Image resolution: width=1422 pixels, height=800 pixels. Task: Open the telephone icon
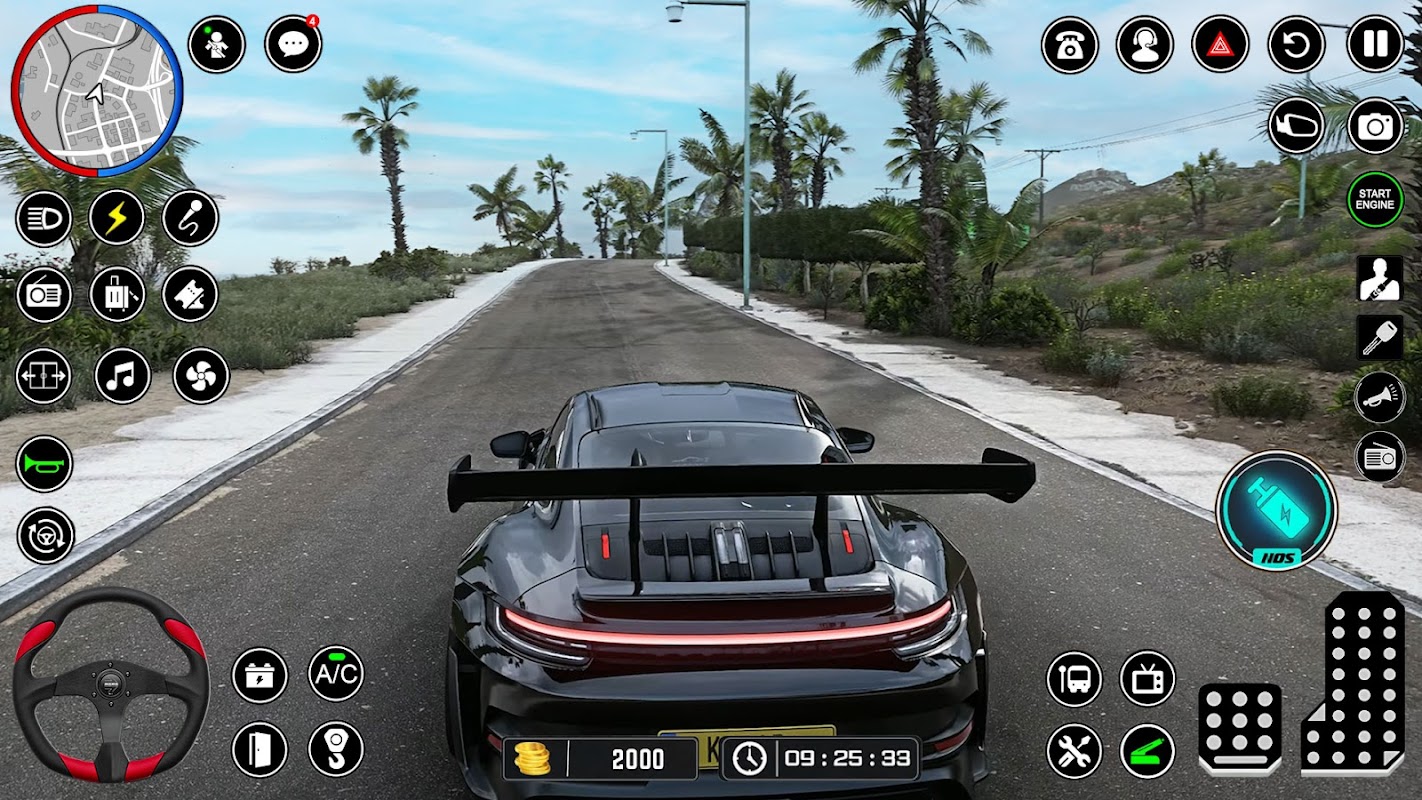pos(1069,45)
